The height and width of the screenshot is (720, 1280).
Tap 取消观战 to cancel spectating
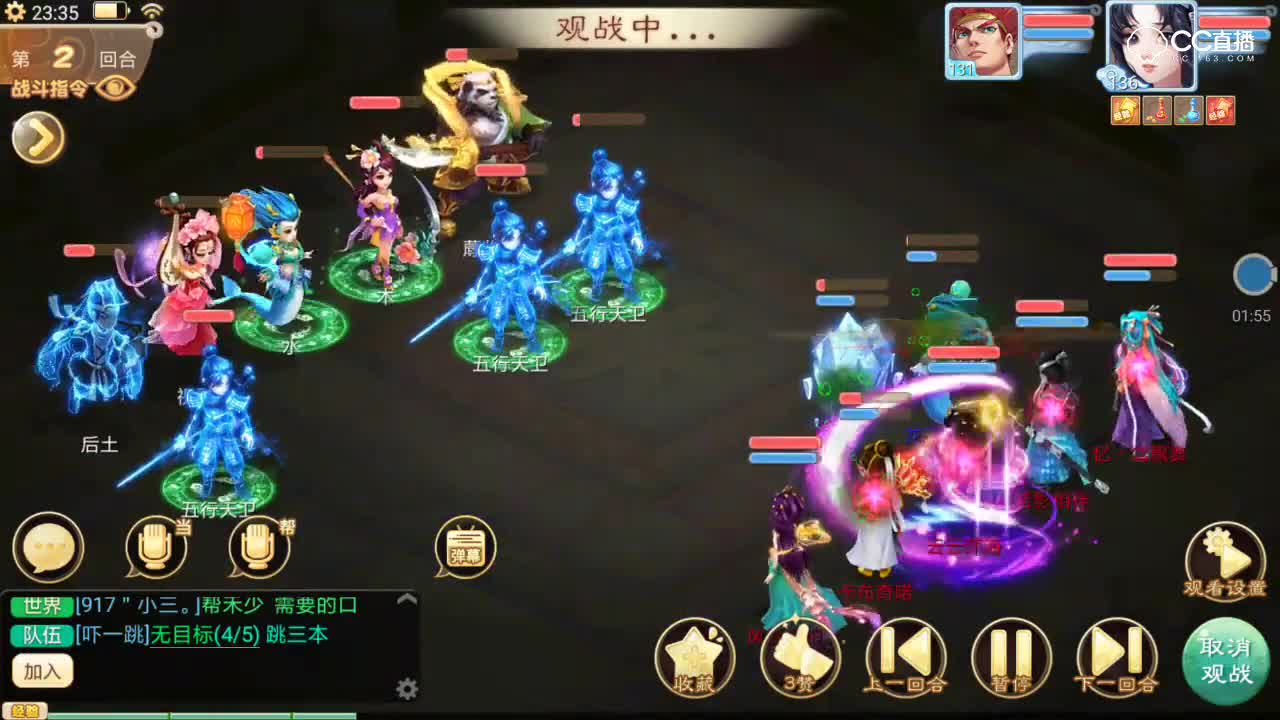tap(1227, 657)
